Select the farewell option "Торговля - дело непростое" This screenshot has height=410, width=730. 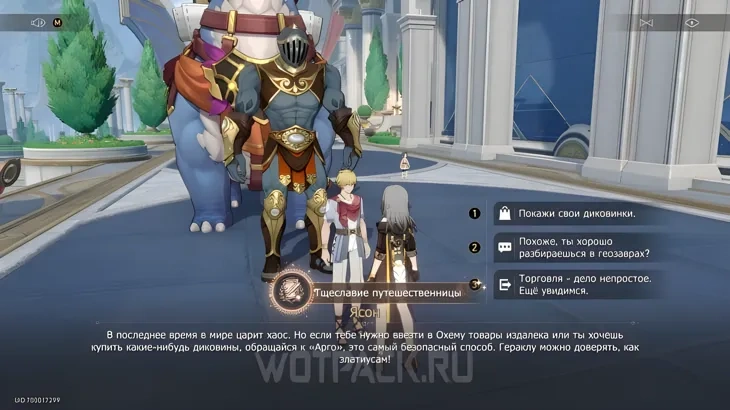[578, 284]
